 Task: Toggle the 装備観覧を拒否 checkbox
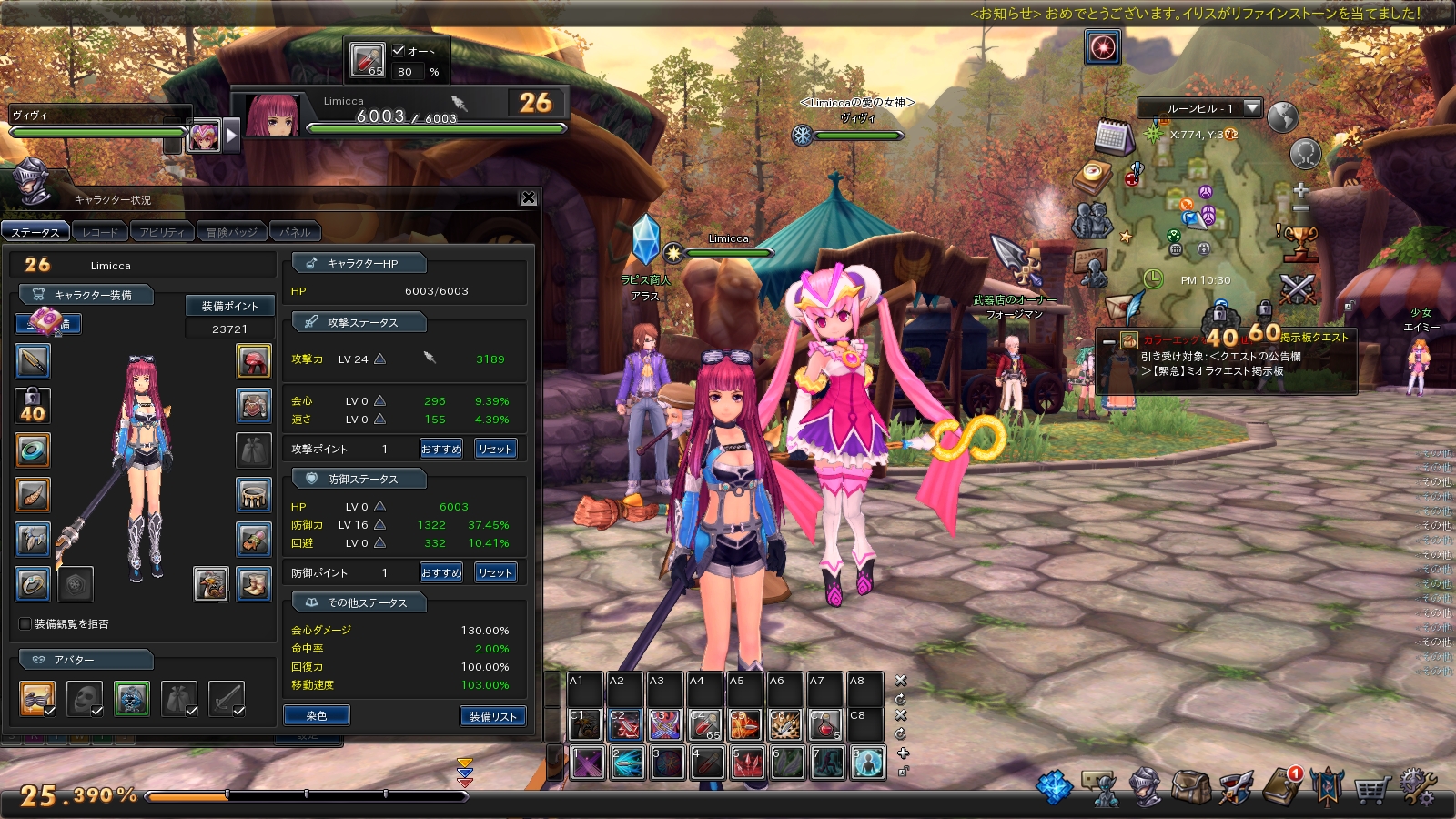(25, 623)
